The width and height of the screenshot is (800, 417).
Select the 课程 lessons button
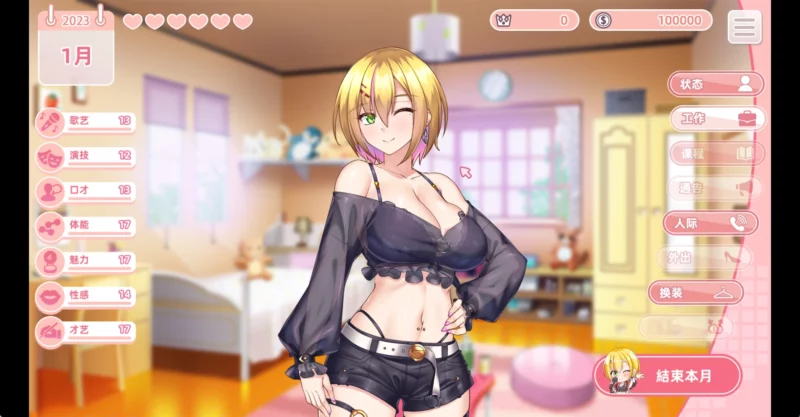pos(716,154)
